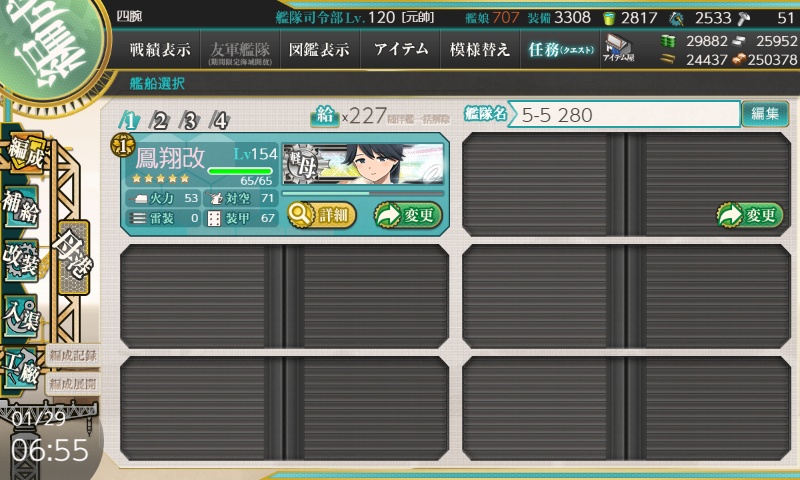Screen dimensions: 800x480
Task: Click 鳳翔改's 変更 change button
Action: [x=407, y=214]
